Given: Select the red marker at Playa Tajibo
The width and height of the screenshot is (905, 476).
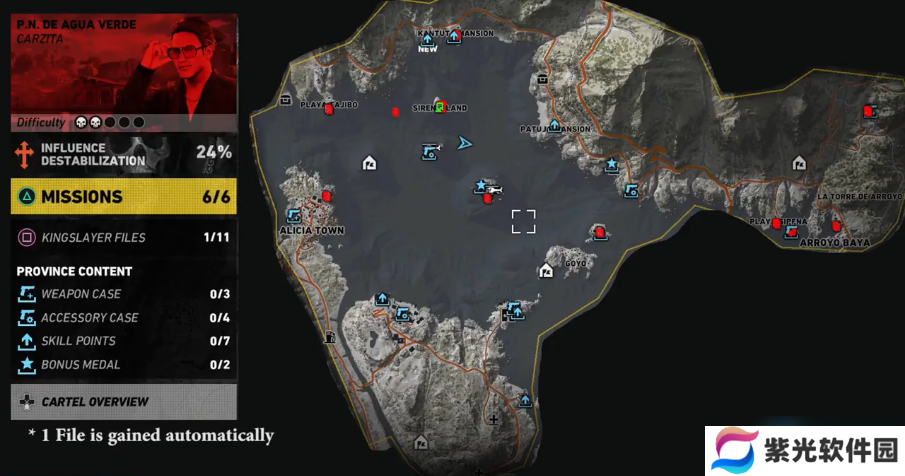Looking at the screenshot, I should pyautogui.click(x=328, y=110).
